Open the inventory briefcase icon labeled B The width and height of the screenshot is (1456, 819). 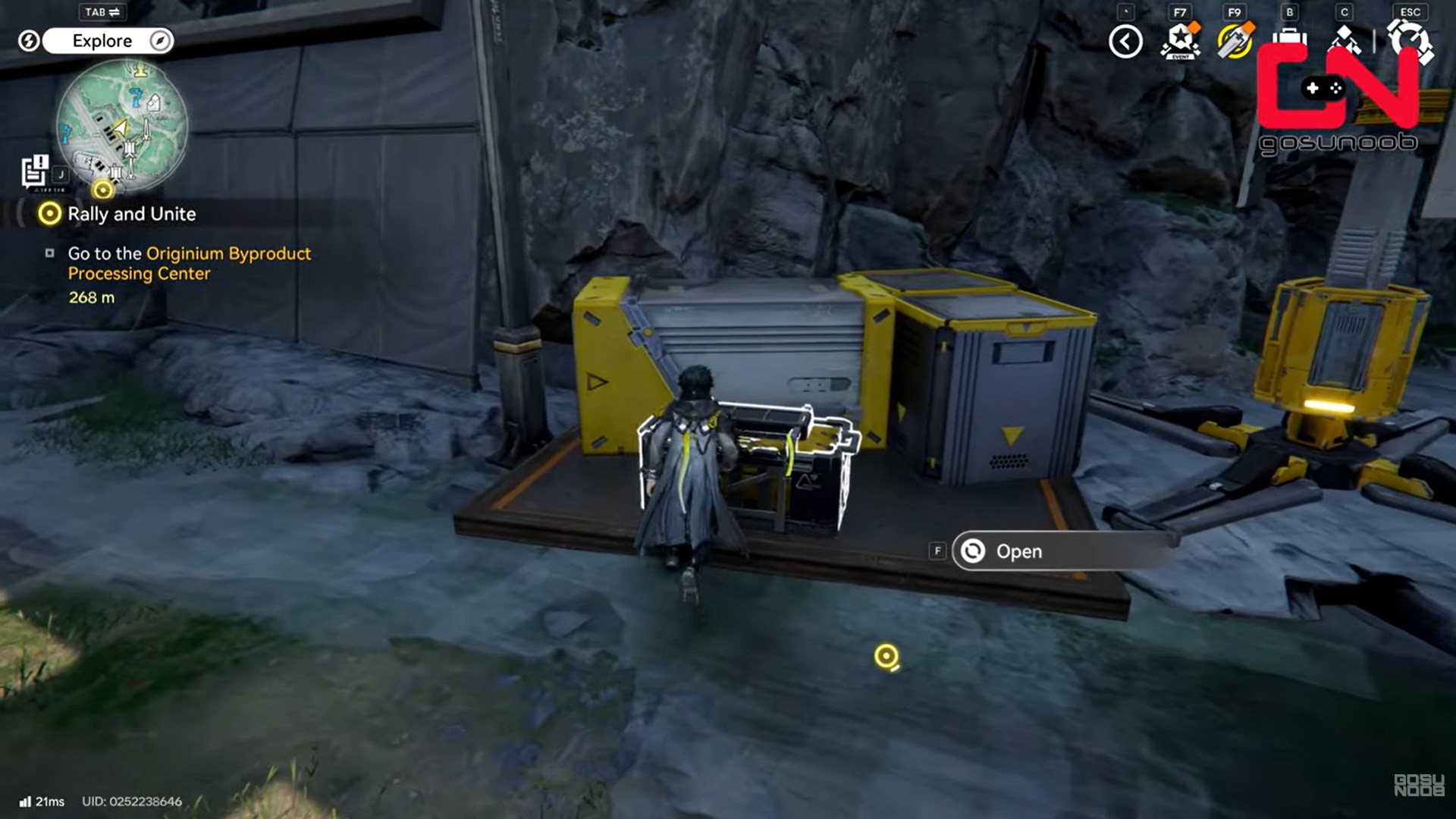[x=1291, y=38]
